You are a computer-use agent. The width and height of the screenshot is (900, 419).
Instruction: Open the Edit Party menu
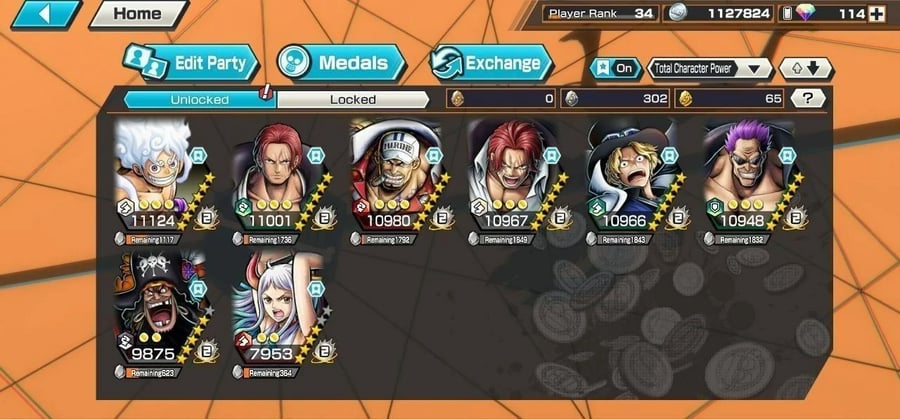(190, 63)
